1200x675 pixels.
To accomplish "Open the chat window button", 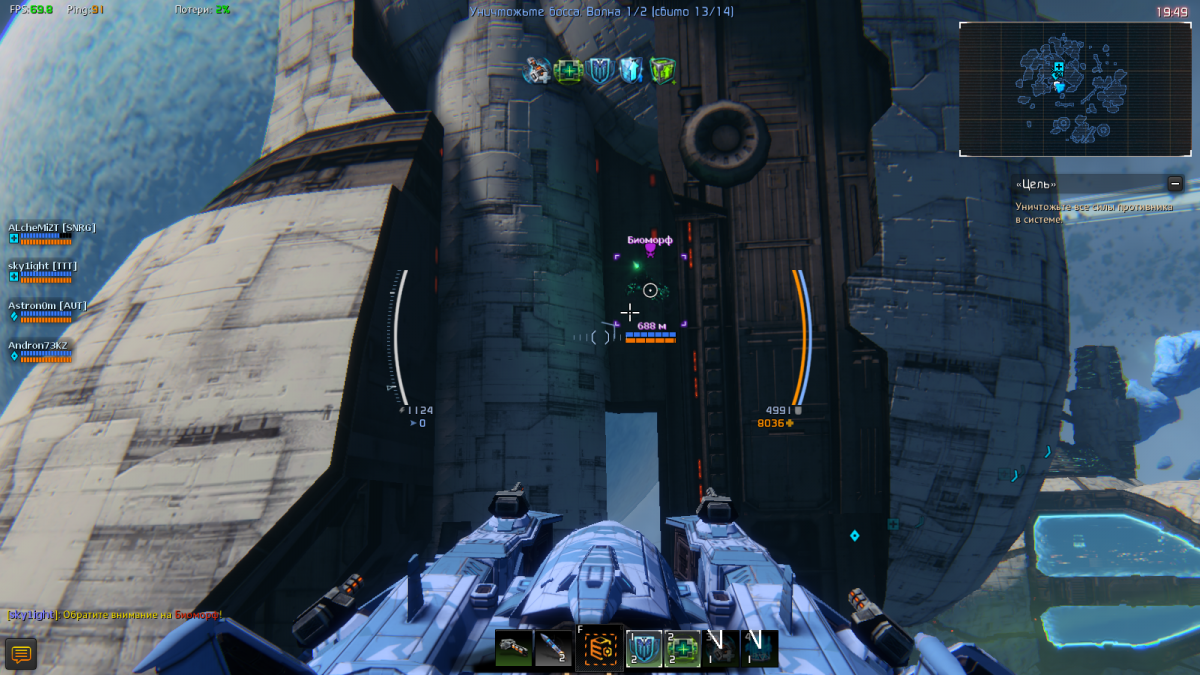I will (x=21, y=654).
